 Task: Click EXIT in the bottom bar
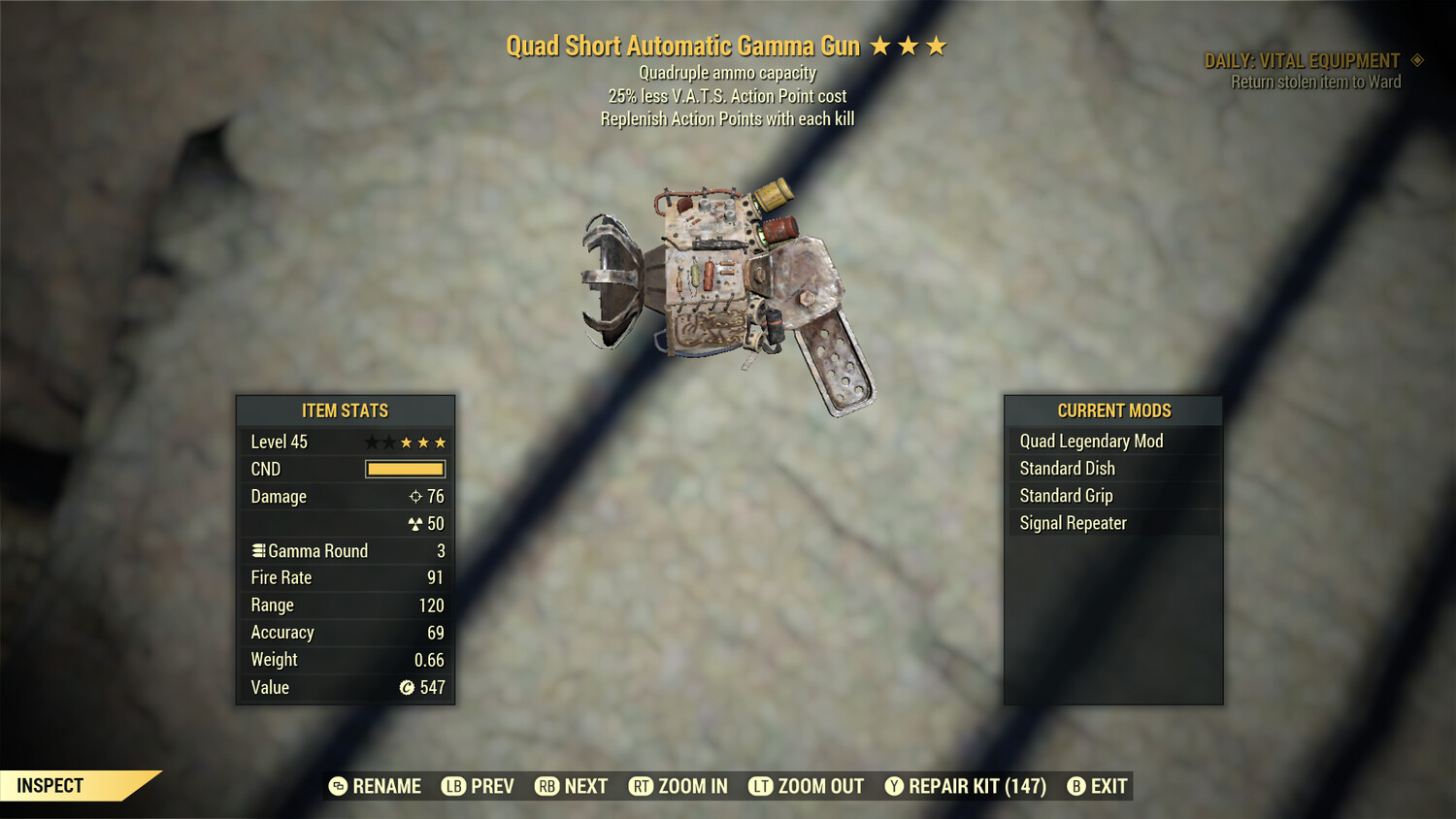pos(1108,786)
